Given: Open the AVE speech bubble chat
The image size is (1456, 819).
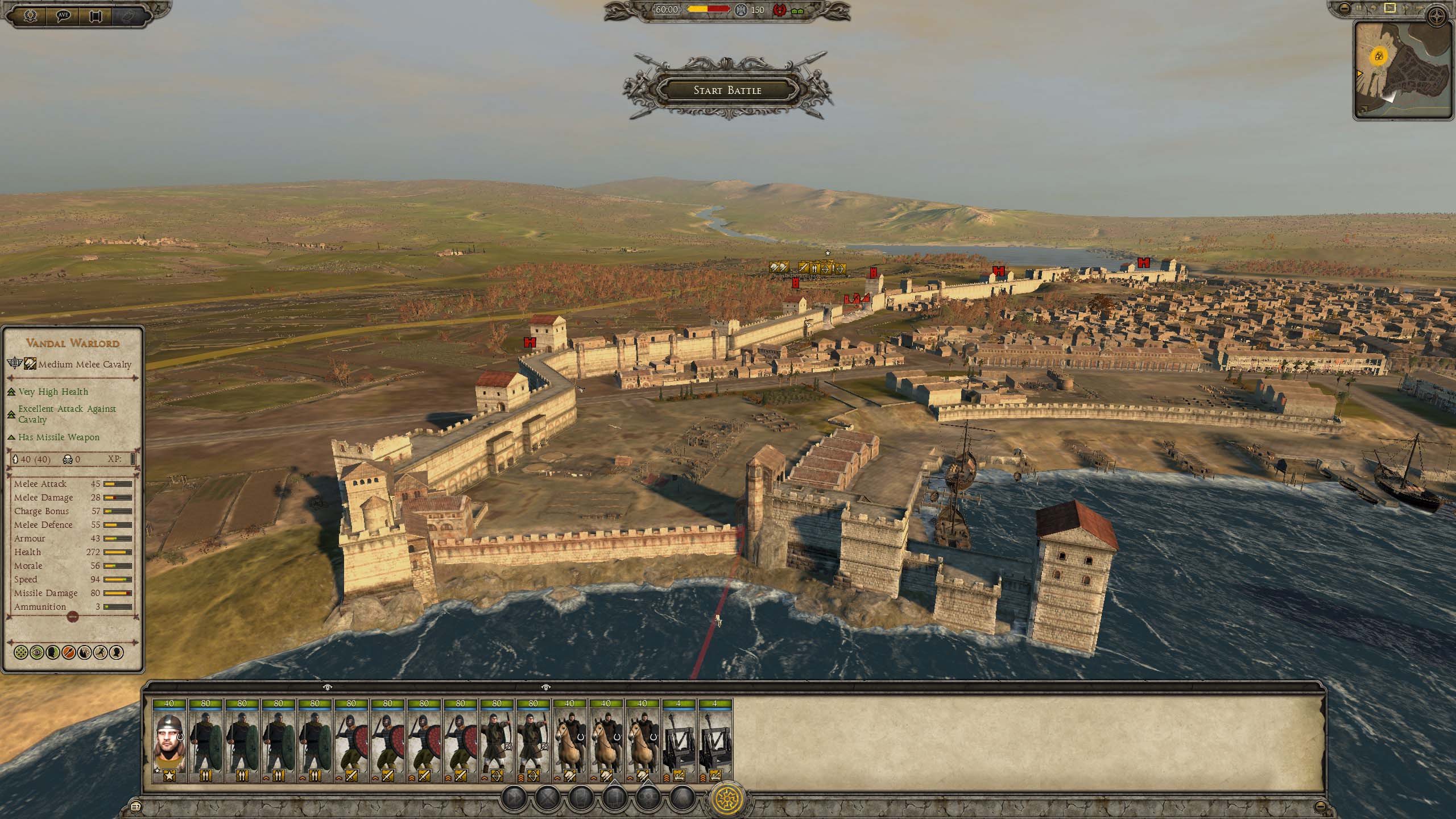Looking at the screenshot, I should click(63, 15).
